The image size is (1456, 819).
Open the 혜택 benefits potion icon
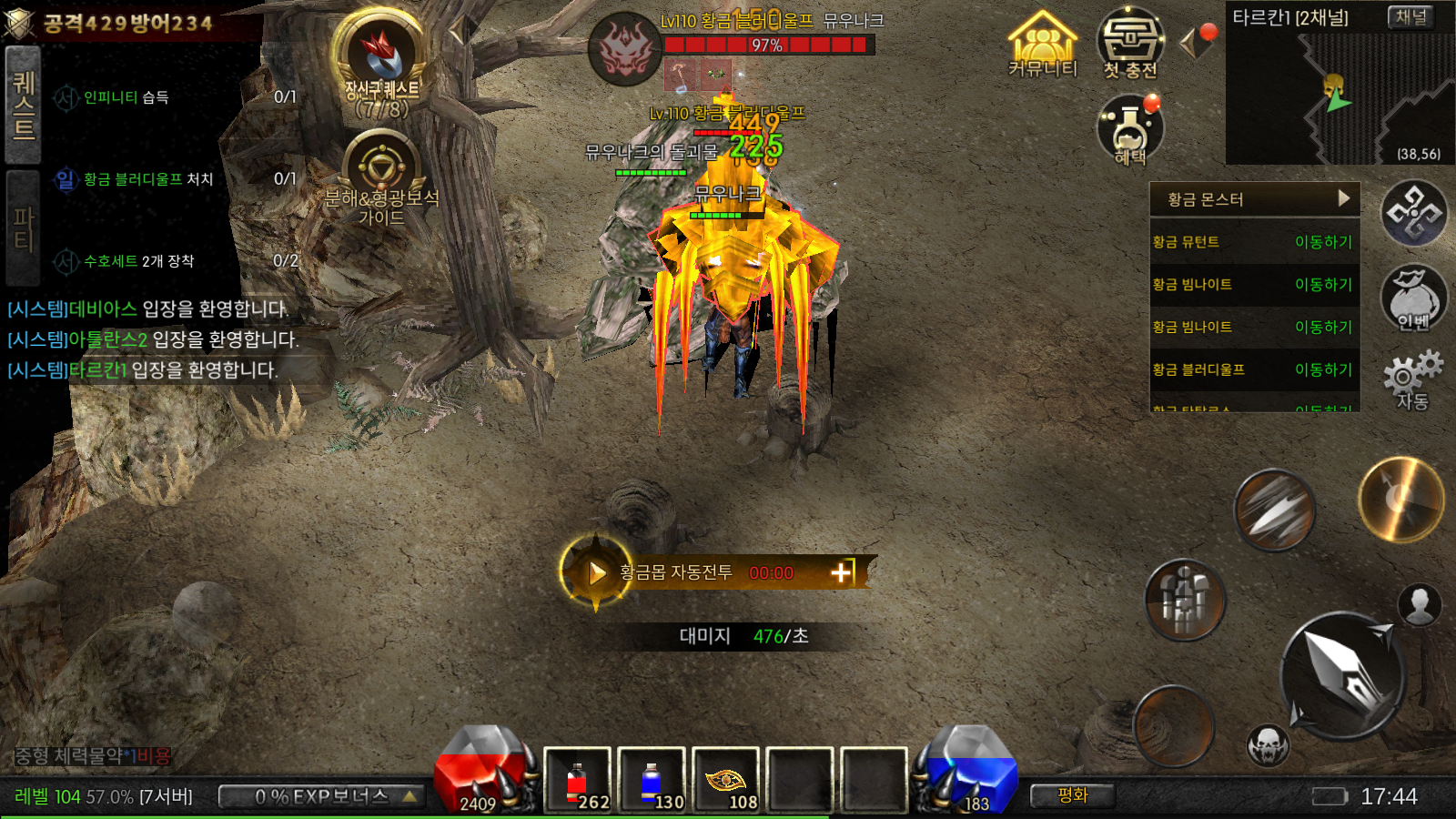[1129, 130]
